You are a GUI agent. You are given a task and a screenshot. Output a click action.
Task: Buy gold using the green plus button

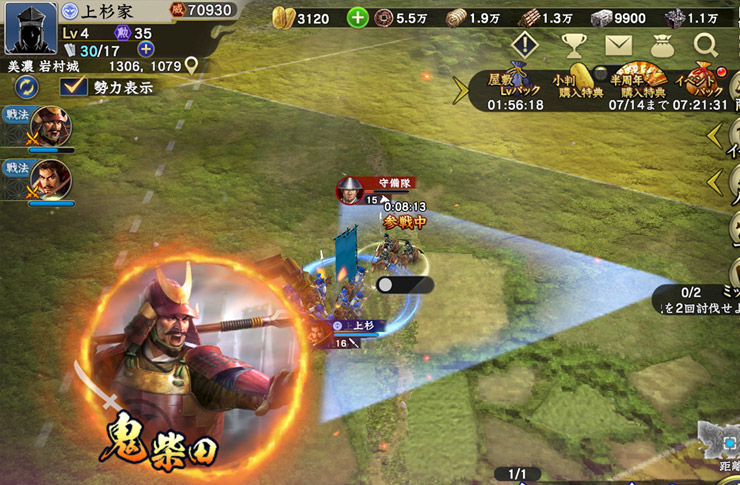(358, 17)
